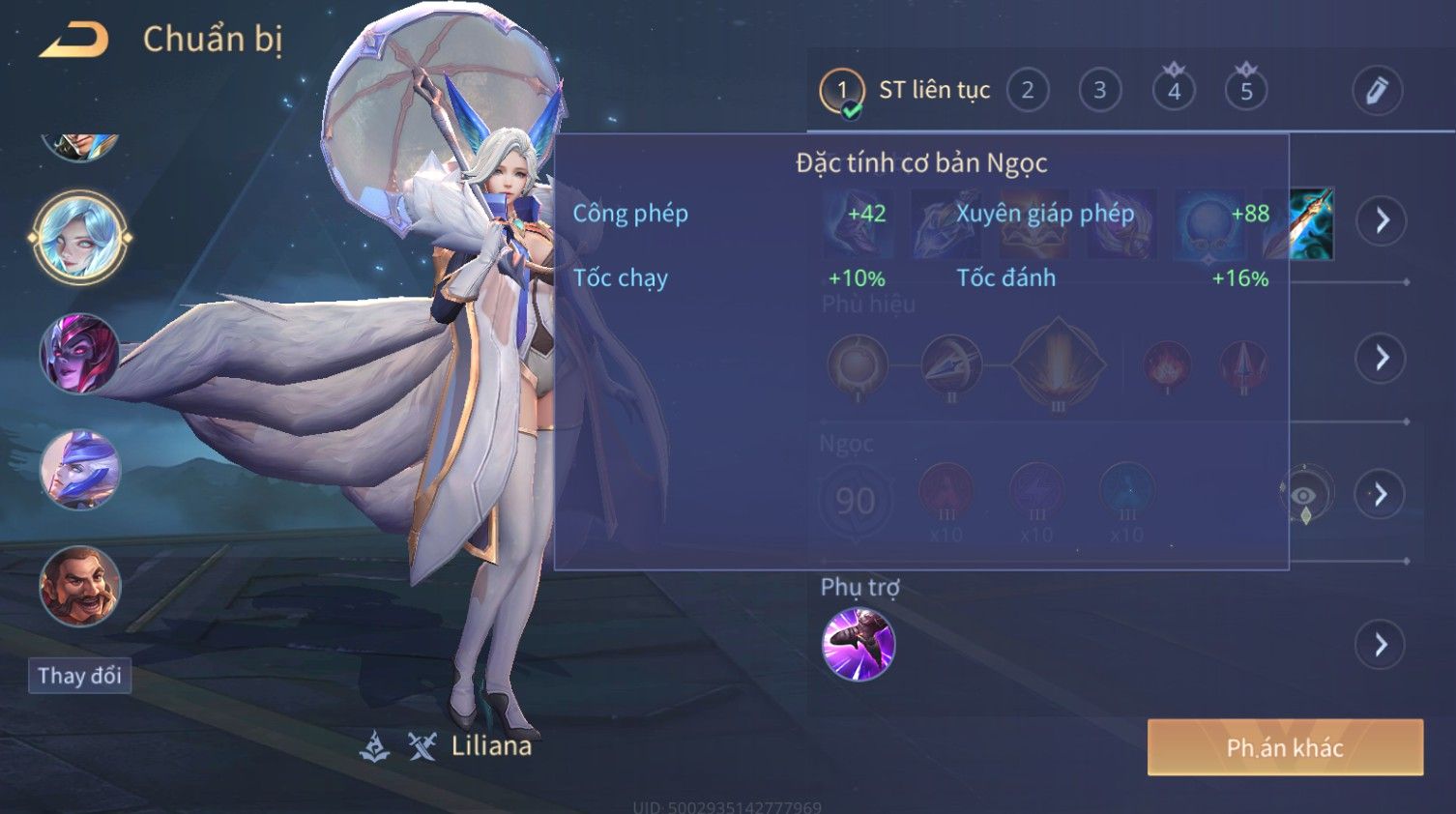Open the Phụ trợ row arrow

(1382, 645)
